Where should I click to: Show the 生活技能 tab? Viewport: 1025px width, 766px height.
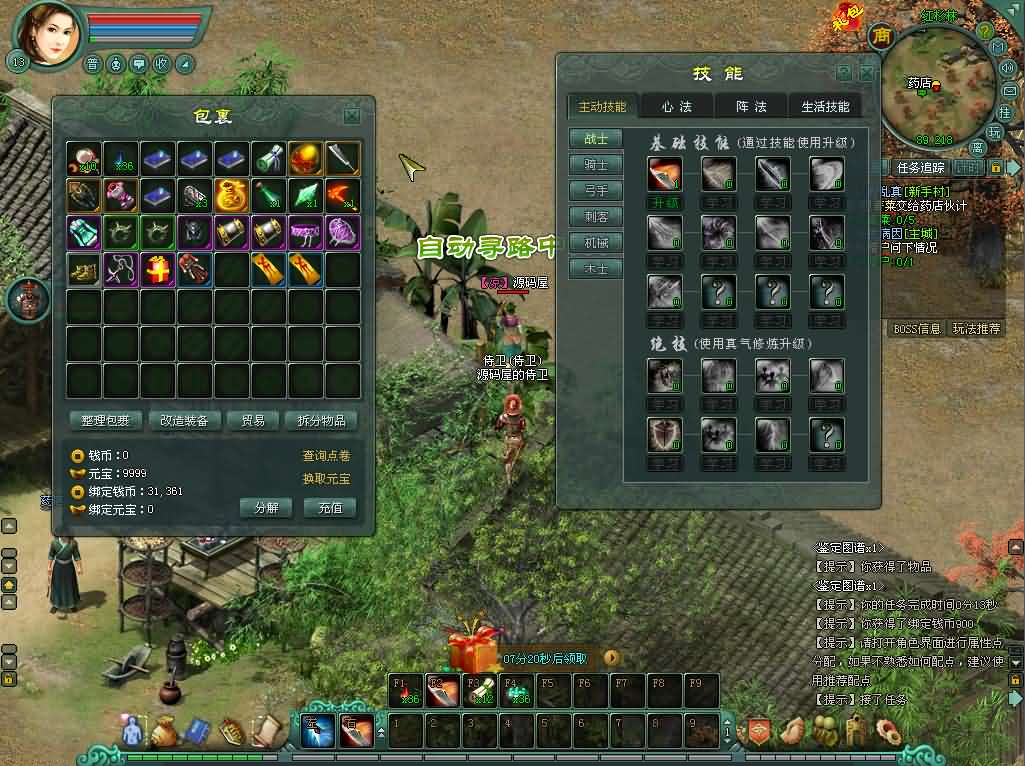[x=825, y=107]
